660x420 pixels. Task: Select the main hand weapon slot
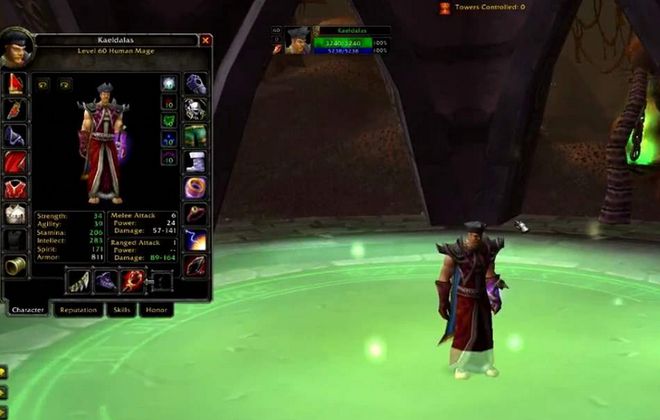pyautogui.click(x=79, y=282)
